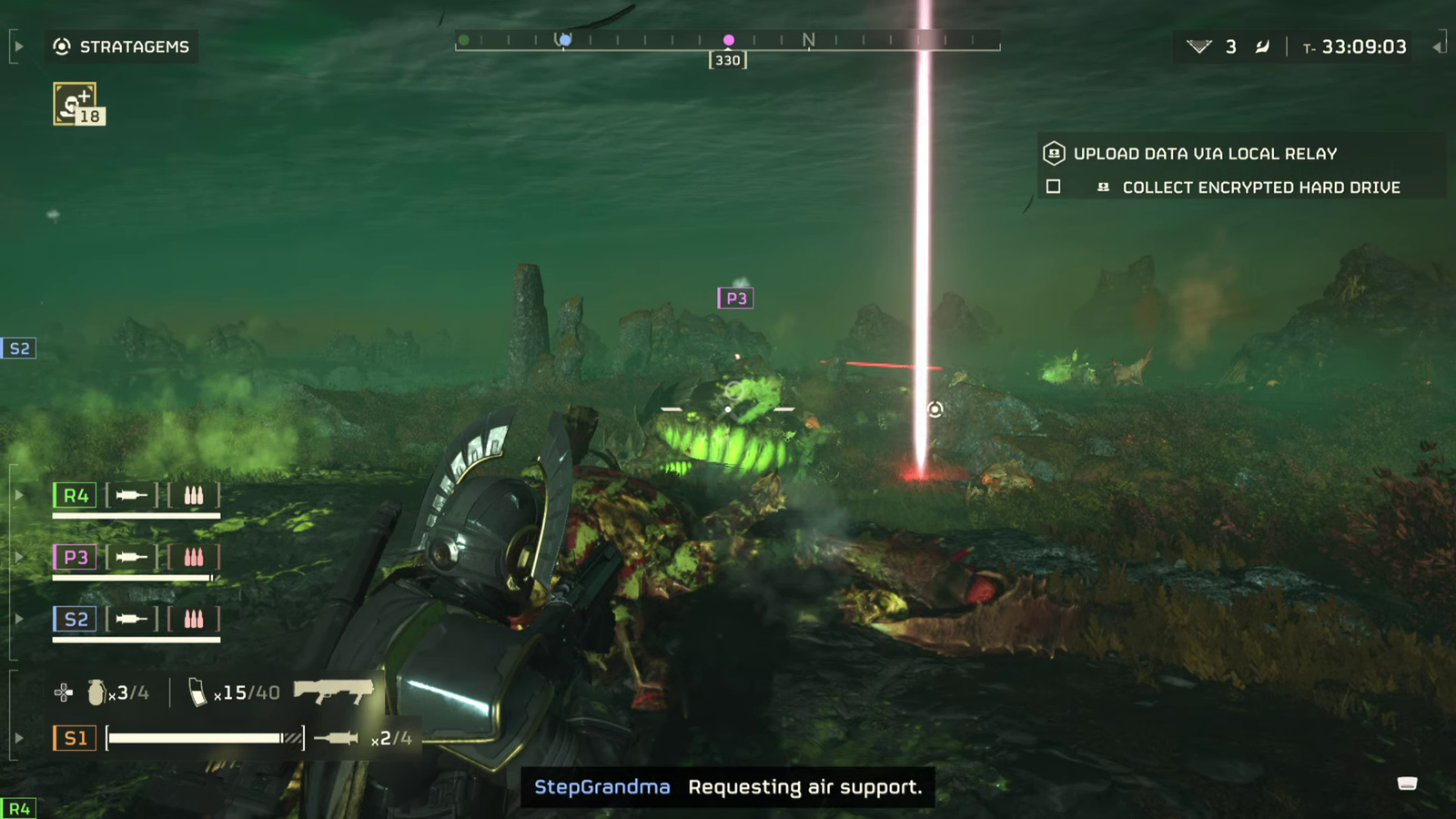
Task: Click the reinforcements remaining icon
Action: (1199, 46)
